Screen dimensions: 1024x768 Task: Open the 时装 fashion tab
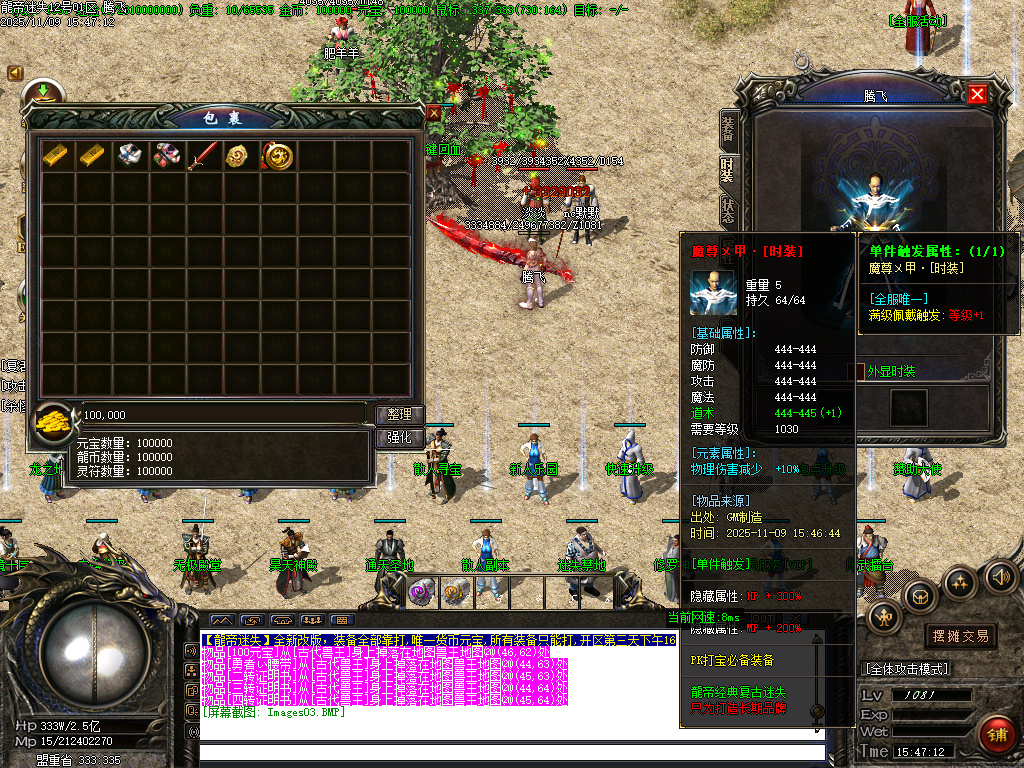tap(728, 168)
